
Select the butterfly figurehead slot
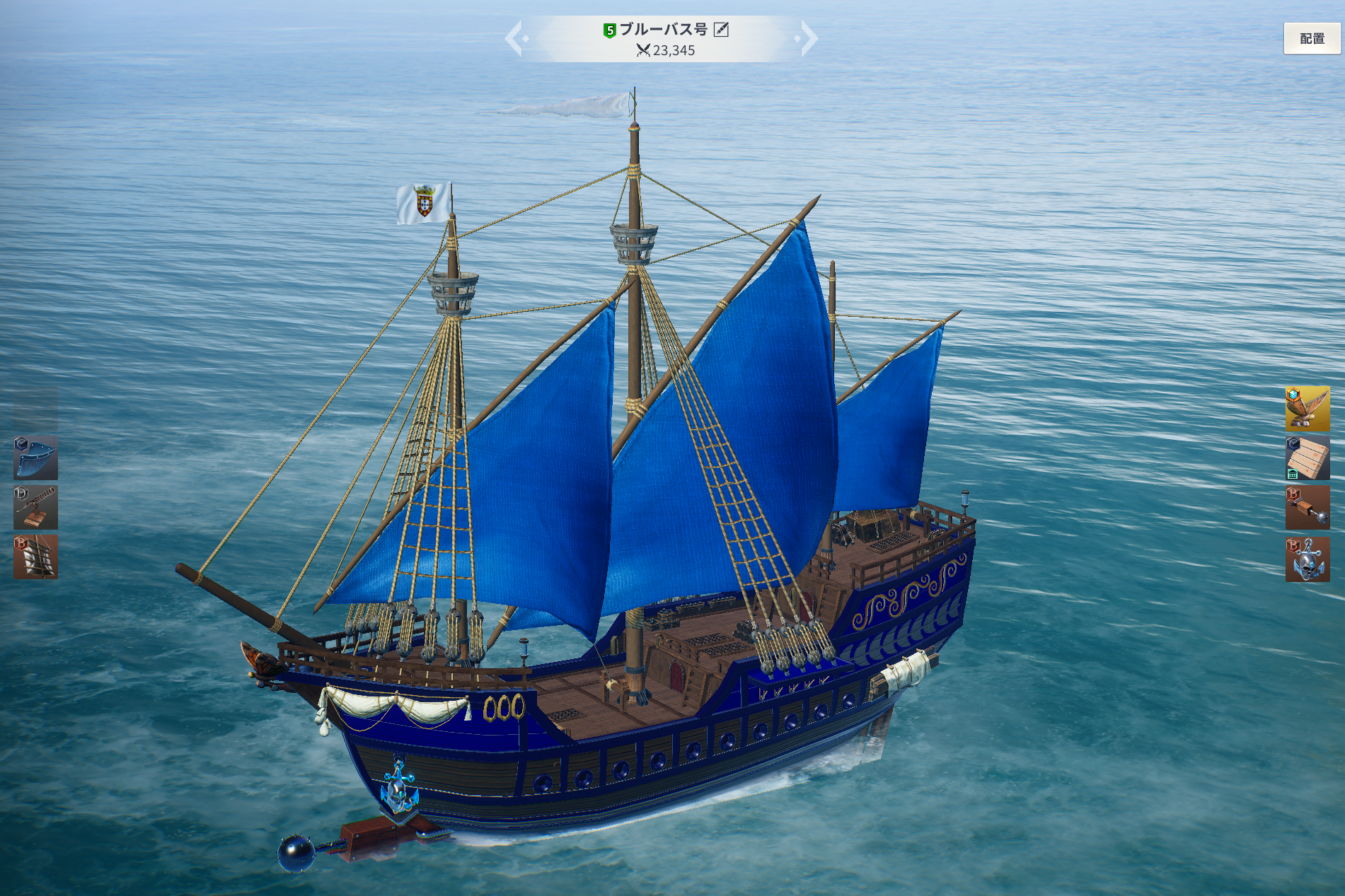point(1307,408)
